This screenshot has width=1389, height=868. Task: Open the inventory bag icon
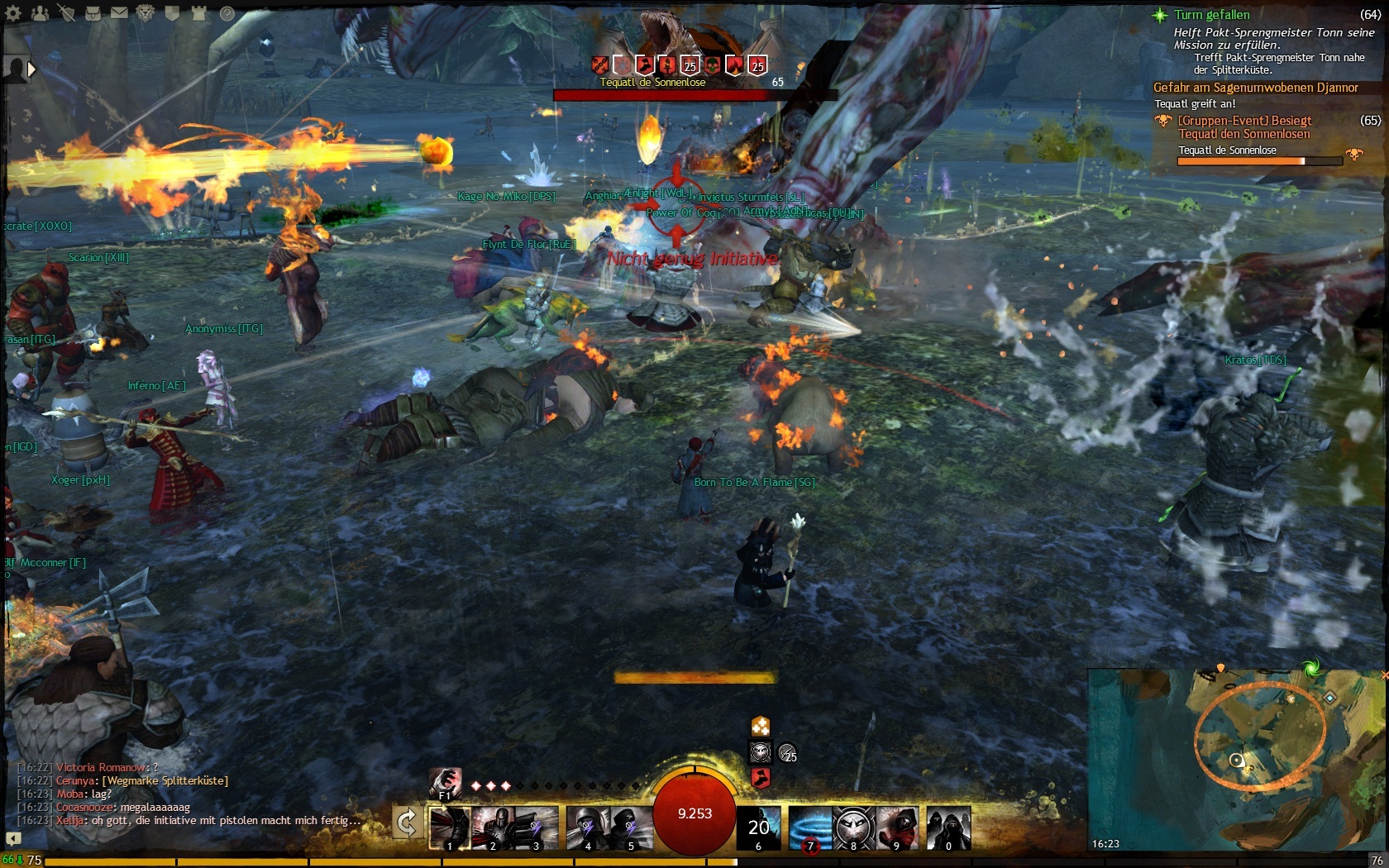click(93, 13)
